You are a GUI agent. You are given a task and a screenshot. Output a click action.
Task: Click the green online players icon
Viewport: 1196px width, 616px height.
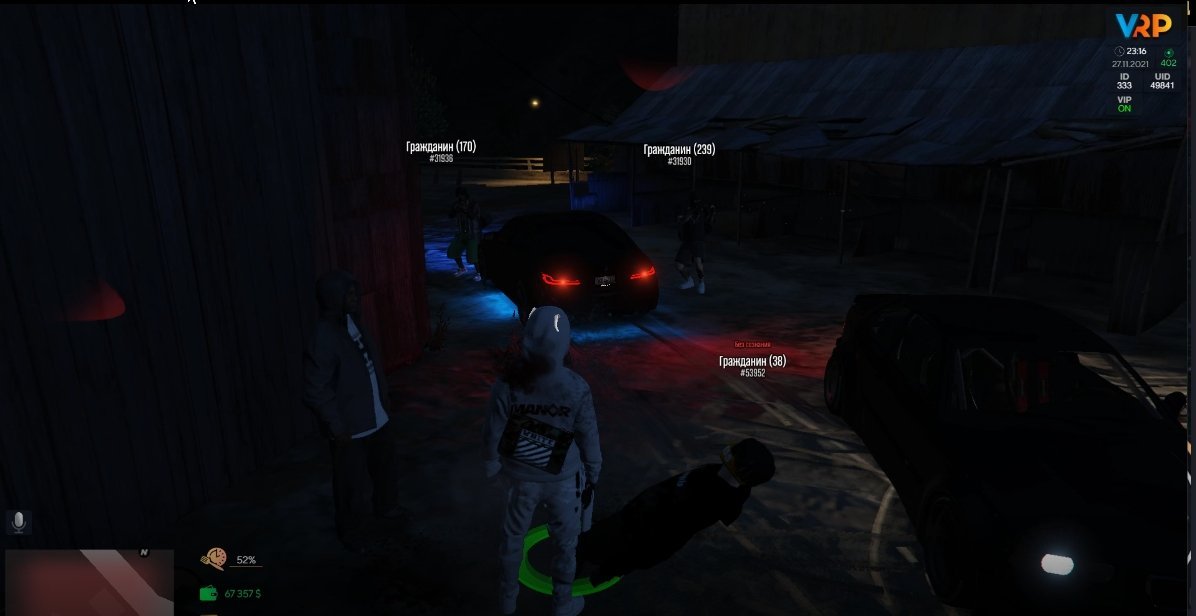[1168, 52]
